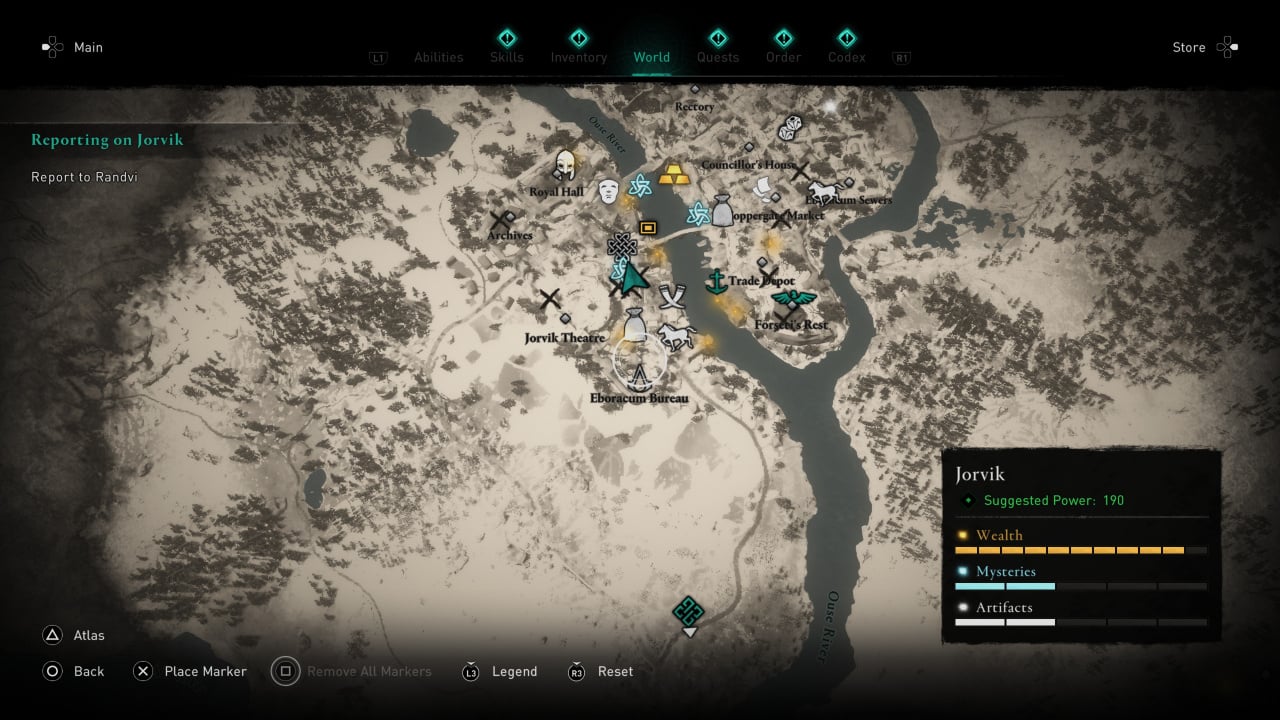Screen dimensions: 1280x720
Task: Switch to the Abilities tab
Action: coord(438,57)
